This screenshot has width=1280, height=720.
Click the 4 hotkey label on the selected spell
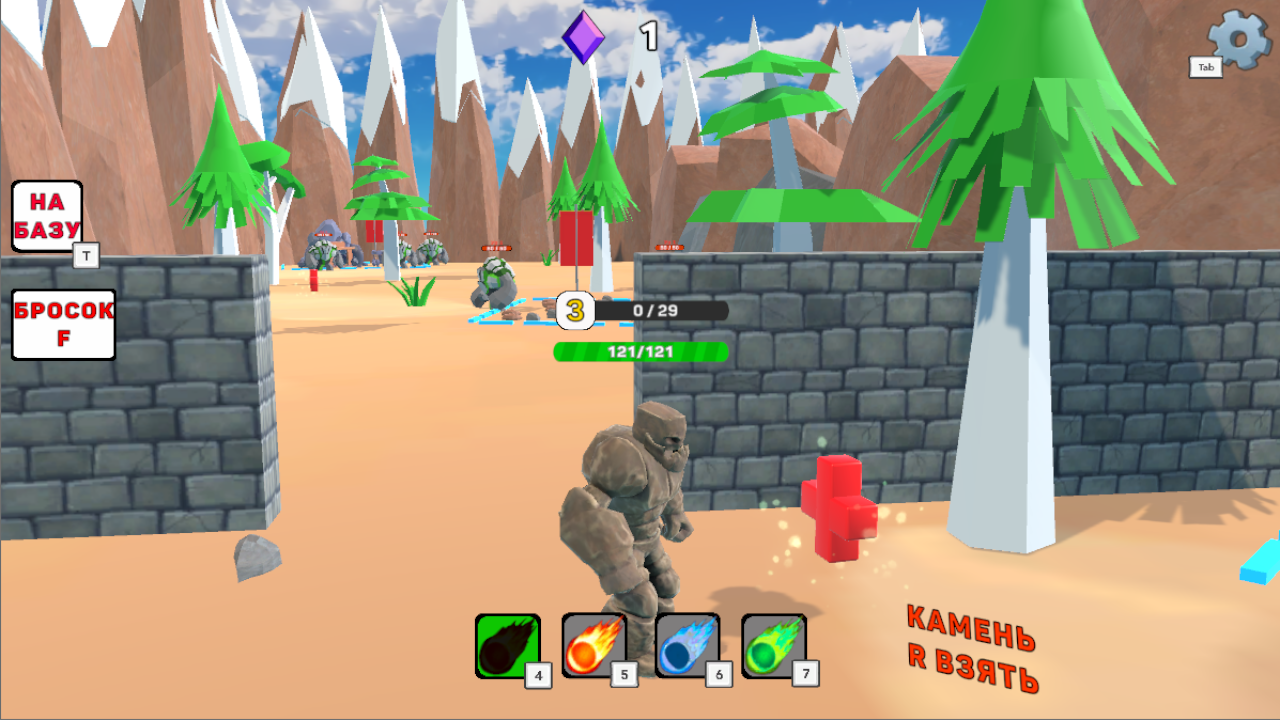[537, 675]
